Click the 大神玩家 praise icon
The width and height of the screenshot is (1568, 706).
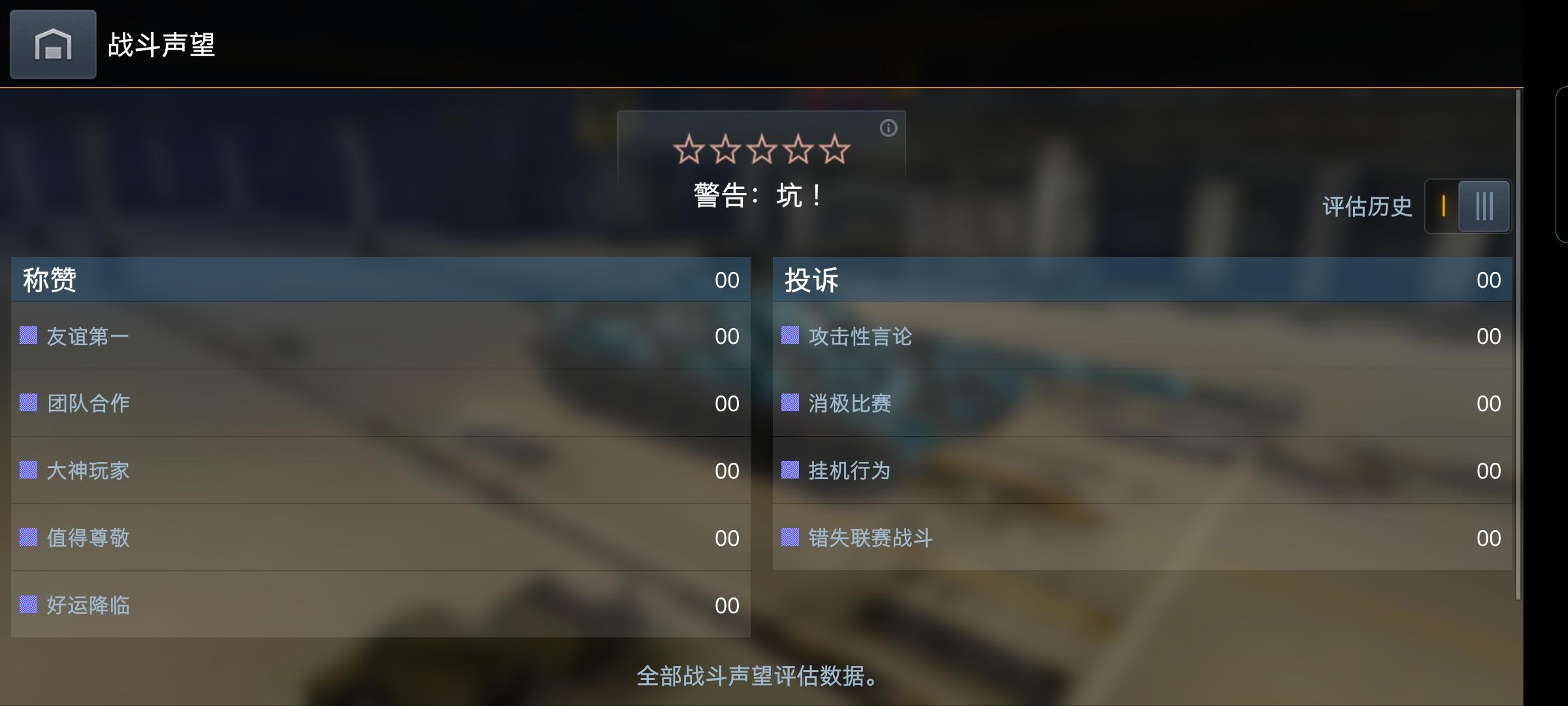(x=27, y=471)
